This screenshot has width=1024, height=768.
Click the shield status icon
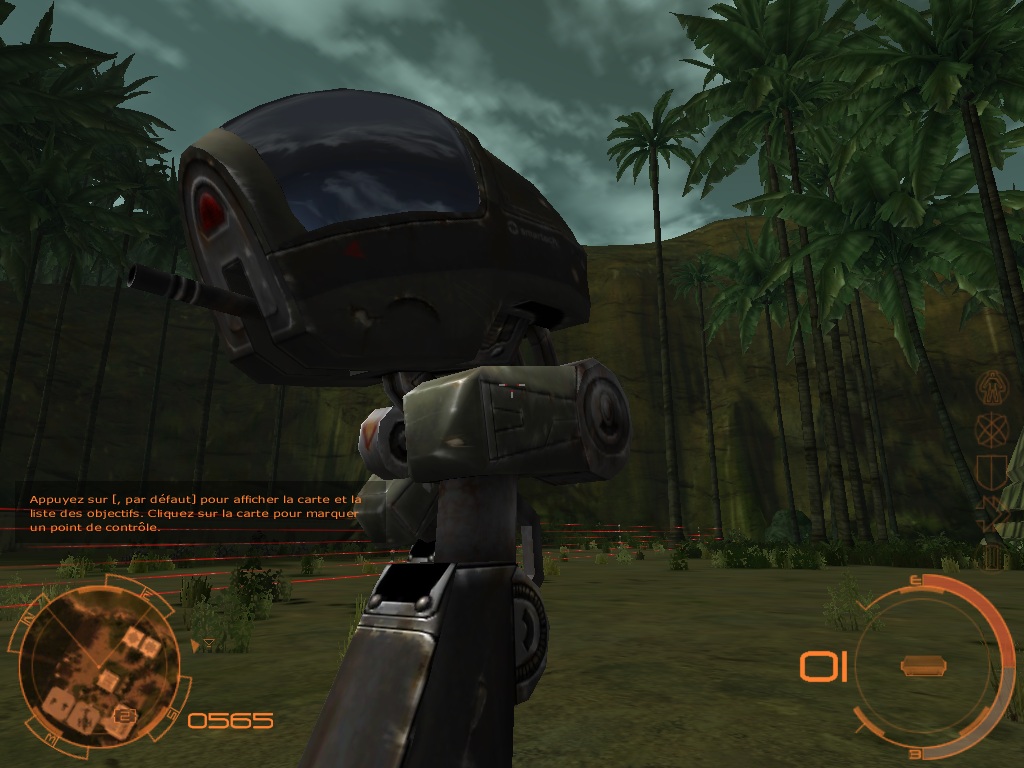coord(991,470)
